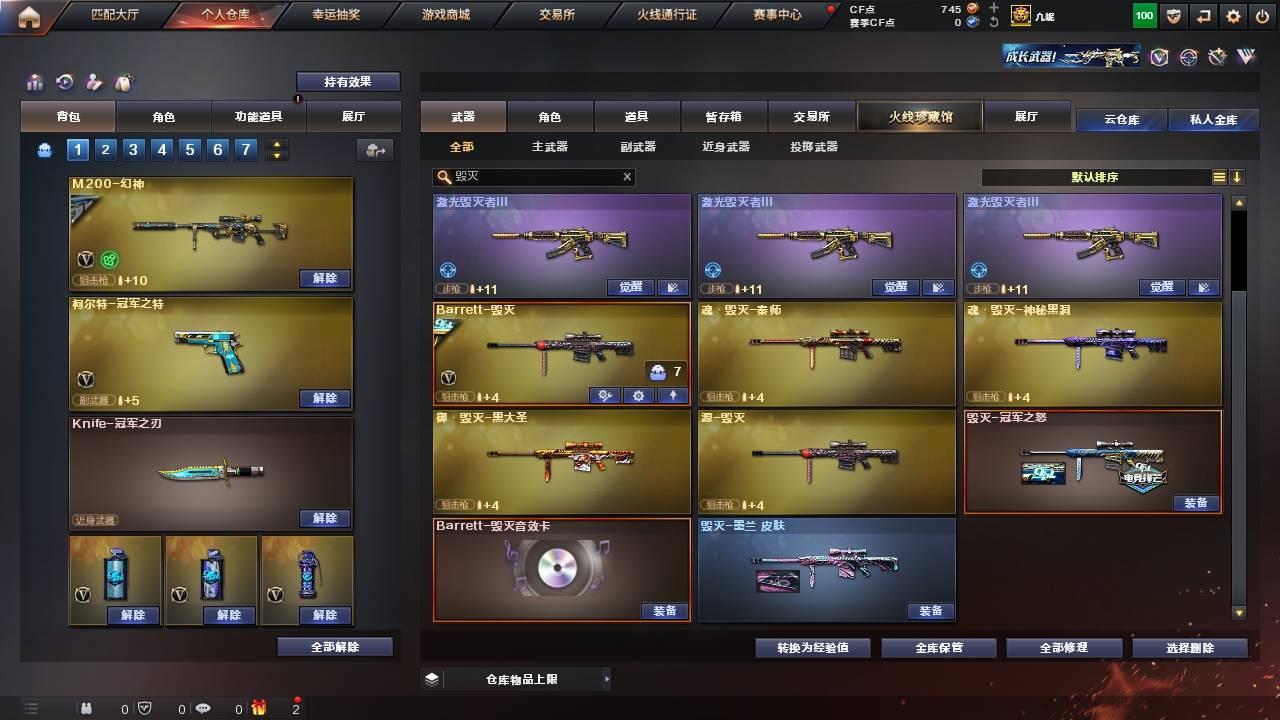This screenshot has height=720, width=1280.
Task: Open the modify/wrench icon on Barrett-毁灭 card
Action: pyautogui.click(x=604, y=396)
